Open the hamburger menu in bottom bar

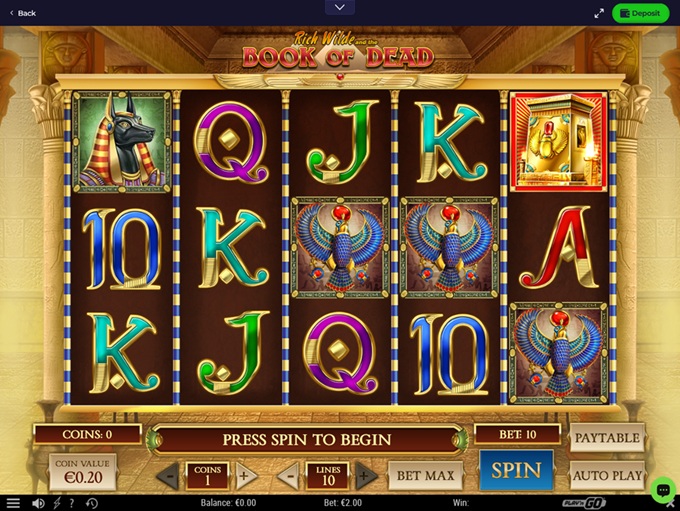(14, 503)
